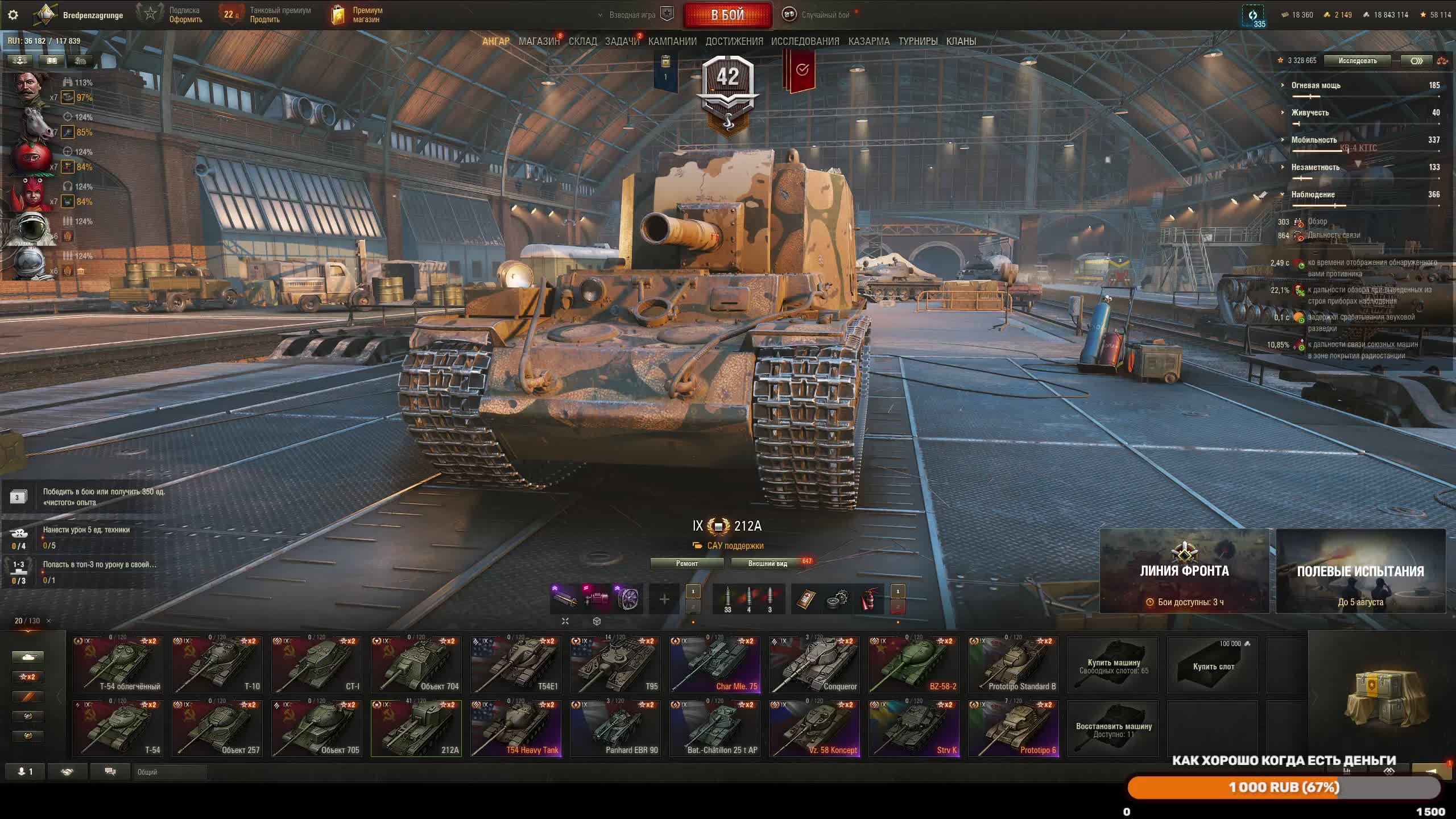Show the КАЗАРМА tab
This screenshot has width=1456, height=819.
pyautogui.click(x=868, y=41)
